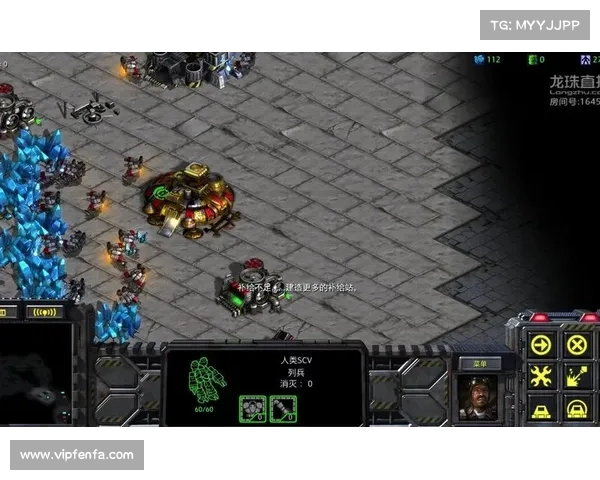Click the SCV portrait in the console
Image resolution: width=600 pixels, height=480 pixels.
pos(478,396)
